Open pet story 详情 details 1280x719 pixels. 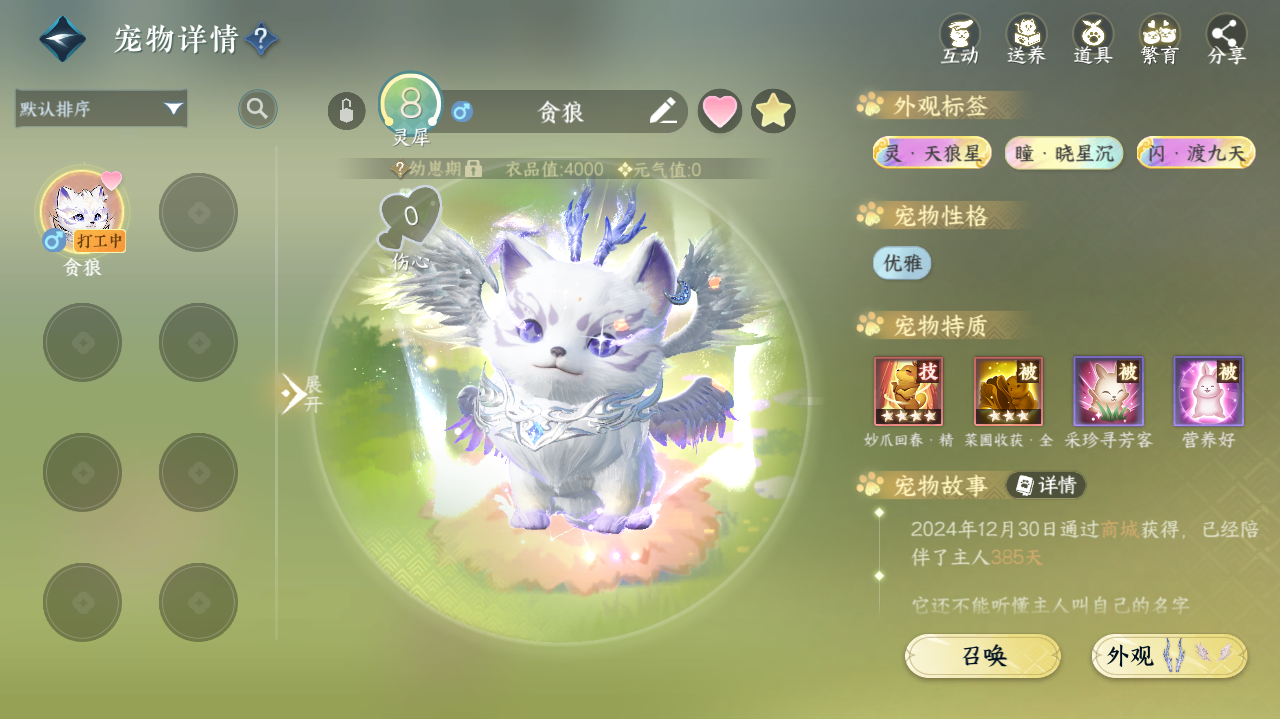pos(1046,485)
